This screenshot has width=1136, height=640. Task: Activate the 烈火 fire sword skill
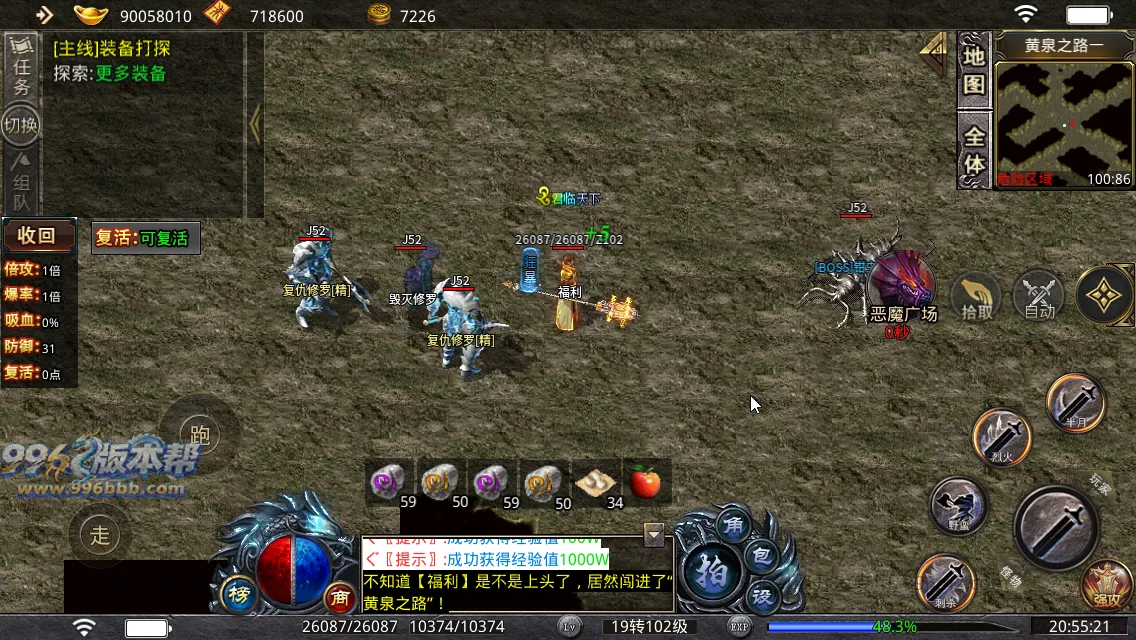[x=1002, y=438]
